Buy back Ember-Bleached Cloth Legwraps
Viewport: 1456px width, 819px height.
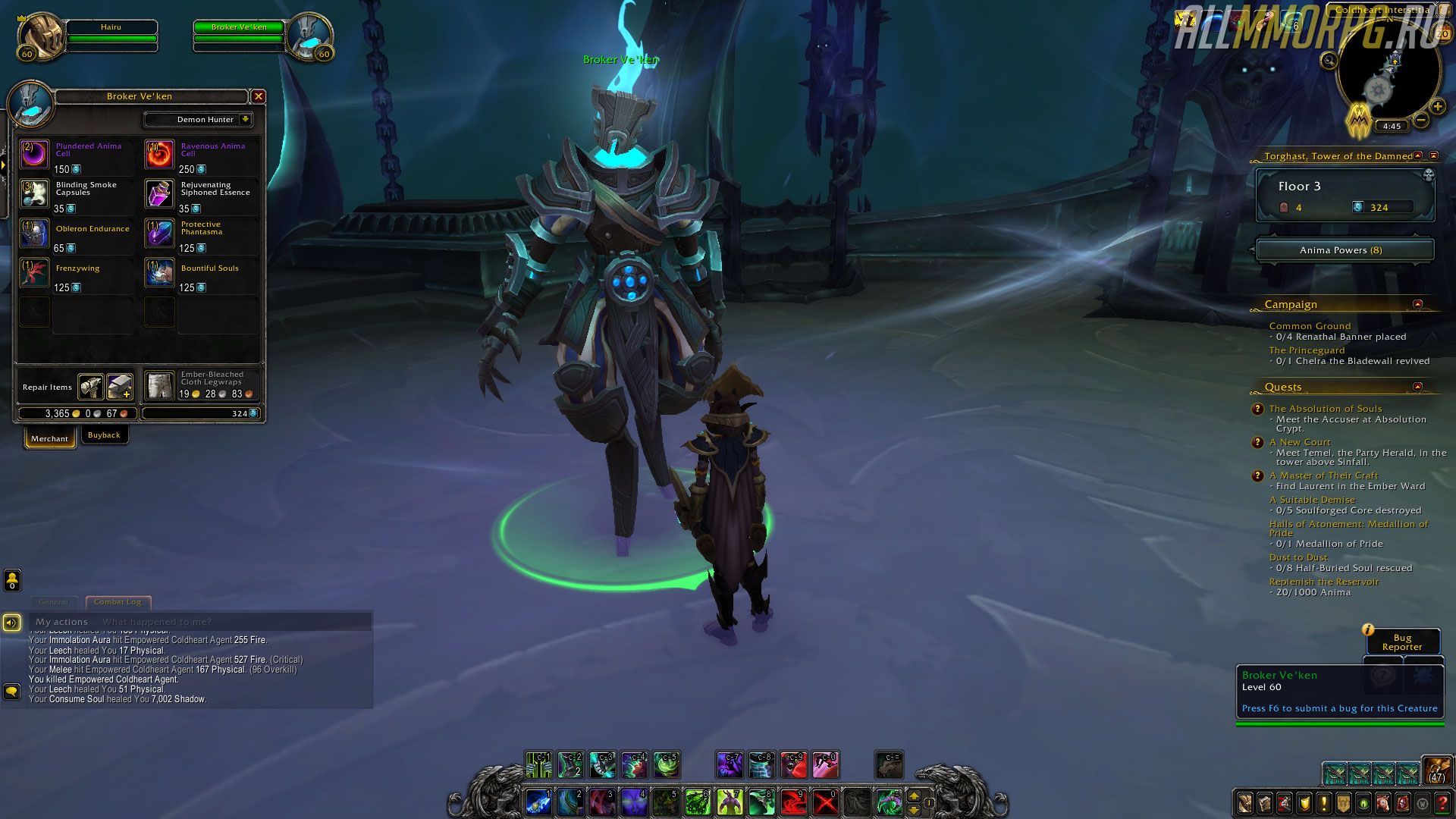point(160,386)
